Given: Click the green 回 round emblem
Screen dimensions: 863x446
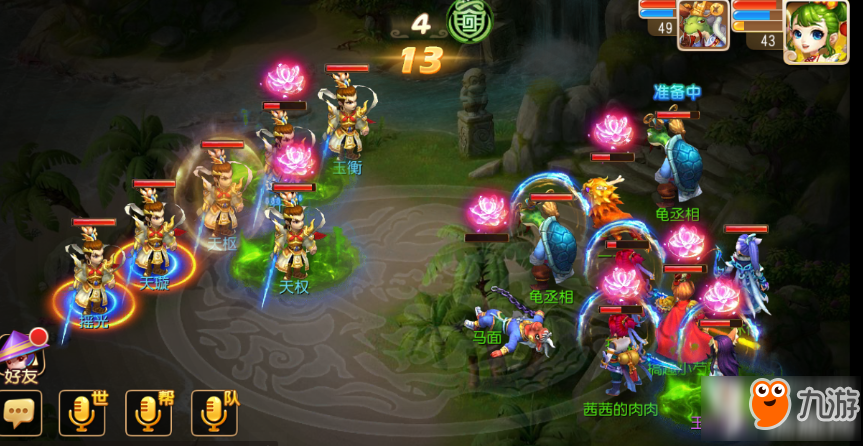Looking at the screenshot, I should (x=467, y=23).
